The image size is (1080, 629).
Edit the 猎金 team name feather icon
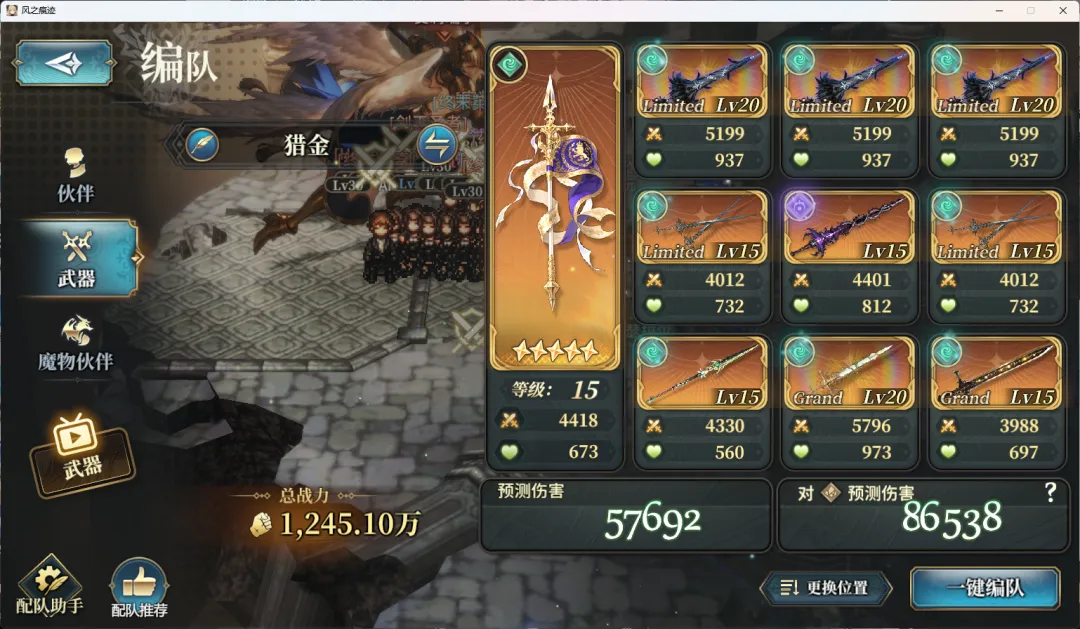pyautogui.click(x=202, y=145)
